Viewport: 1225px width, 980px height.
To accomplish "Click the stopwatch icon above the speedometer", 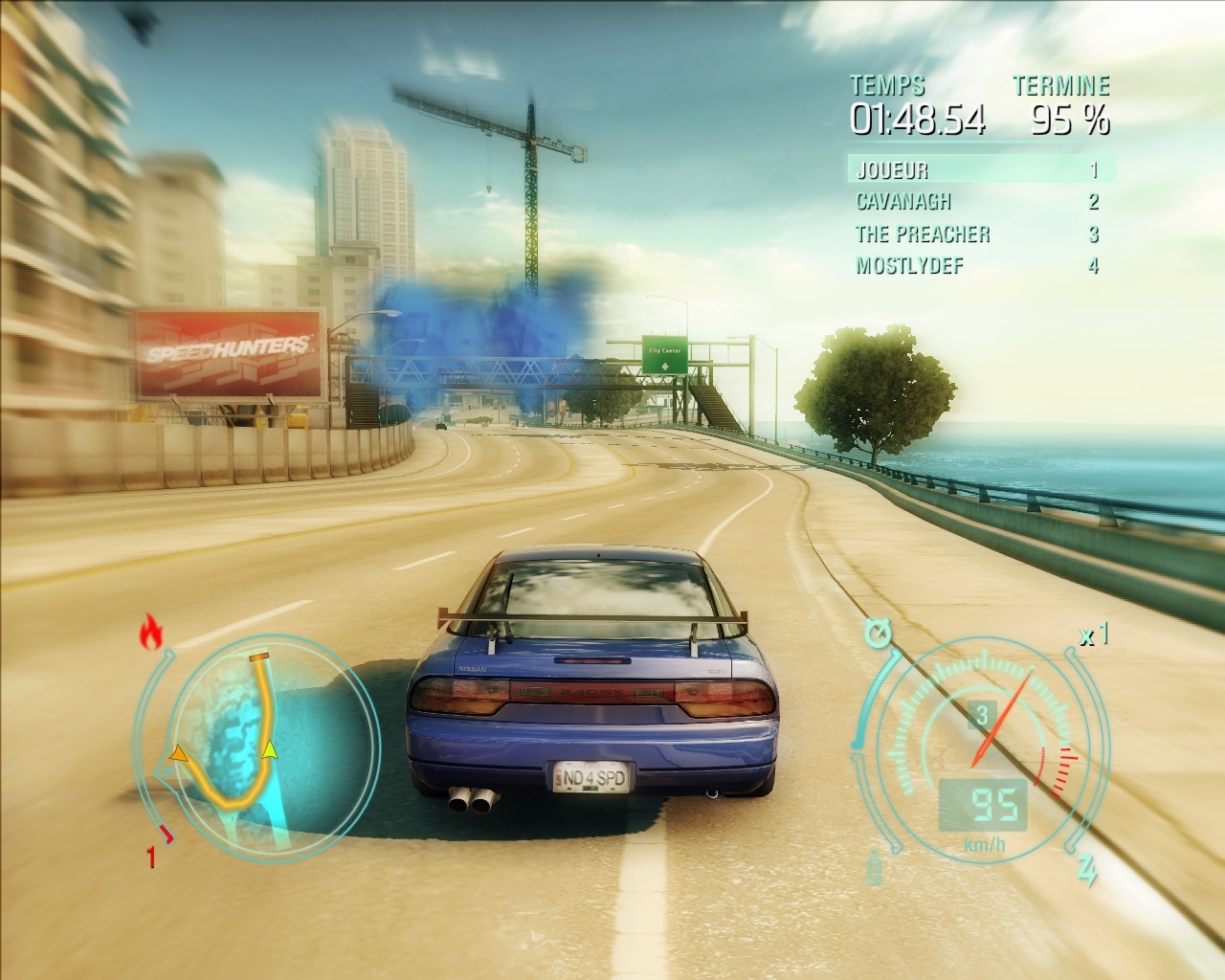I will (x=877, y=634).
